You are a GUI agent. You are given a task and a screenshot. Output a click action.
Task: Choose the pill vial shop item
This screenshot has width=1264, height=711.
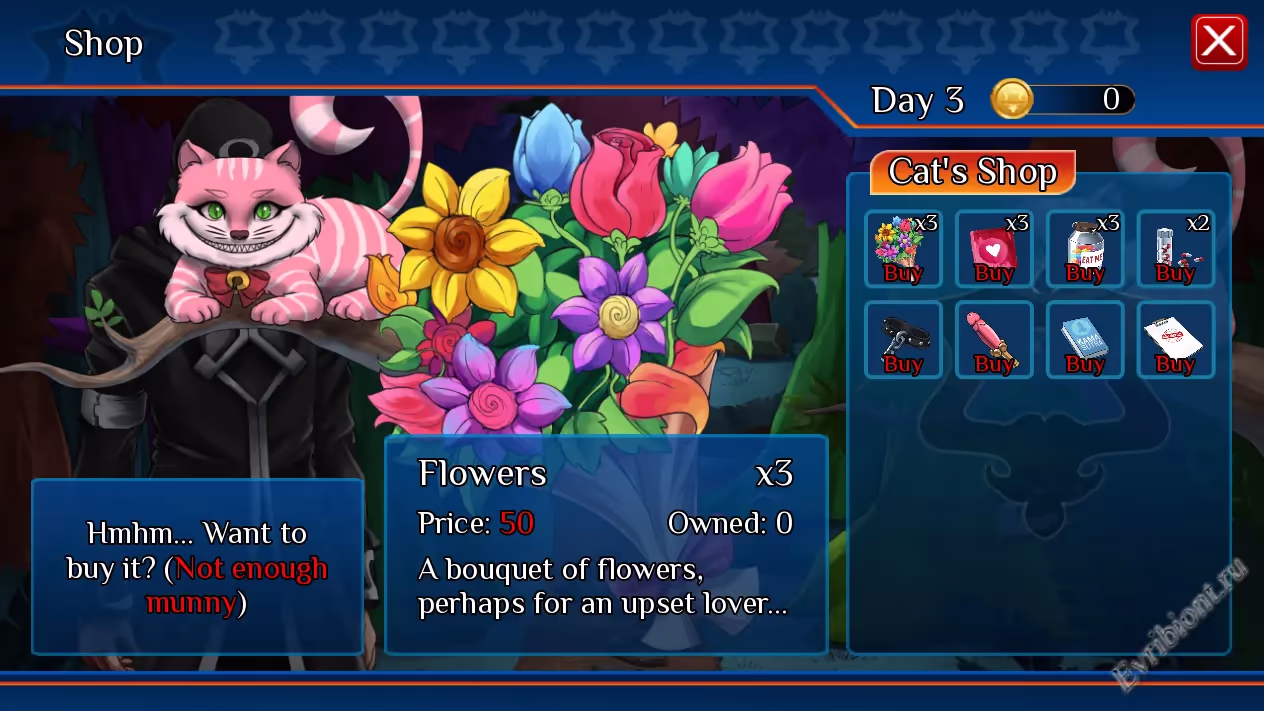point(1175,249)
